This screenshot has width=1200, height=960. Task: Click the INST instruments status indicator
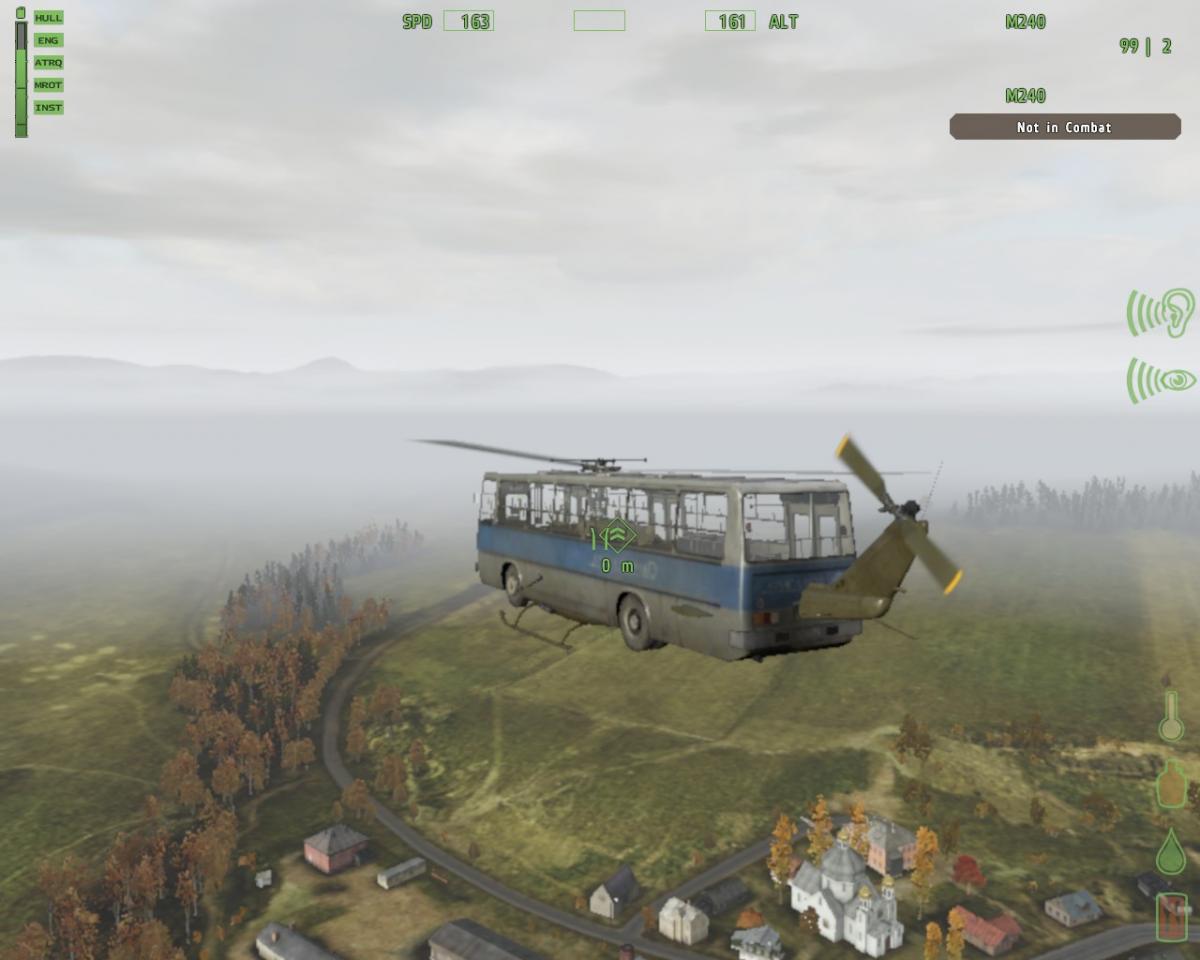coord(48,107)
